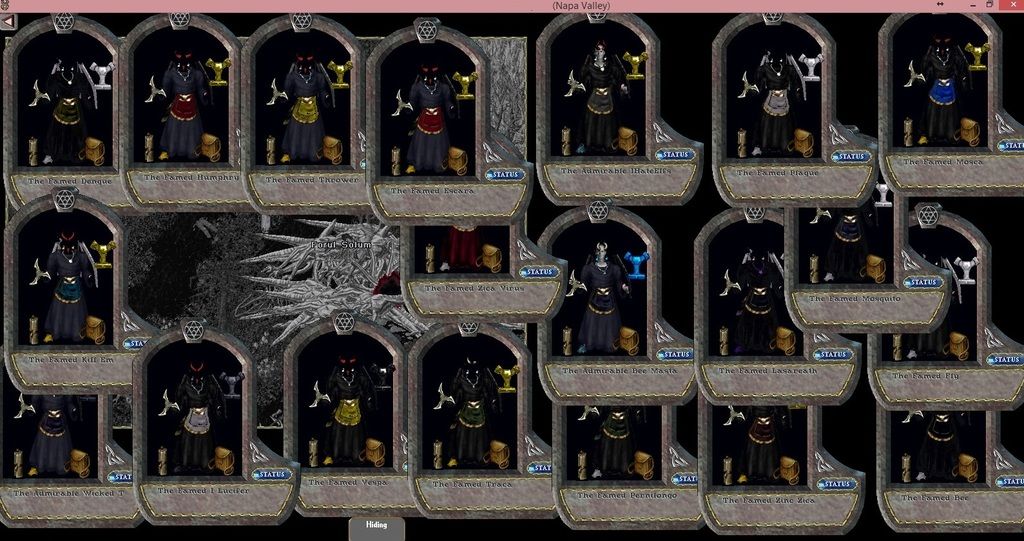
Task: Open The Famed Thrower's backpack
Action: [332, 149]
